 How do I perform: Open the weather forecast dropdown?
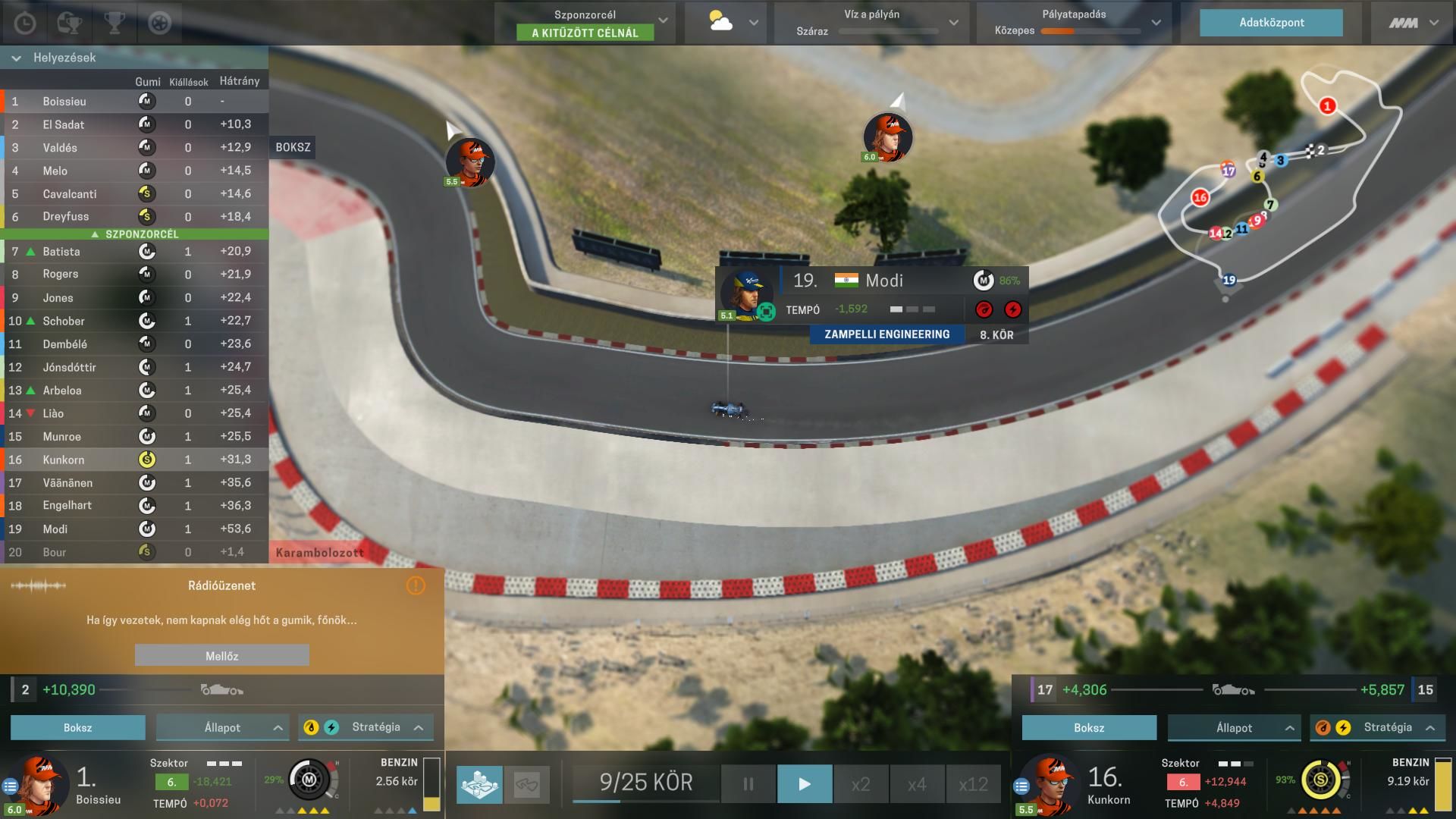point(753,23)
